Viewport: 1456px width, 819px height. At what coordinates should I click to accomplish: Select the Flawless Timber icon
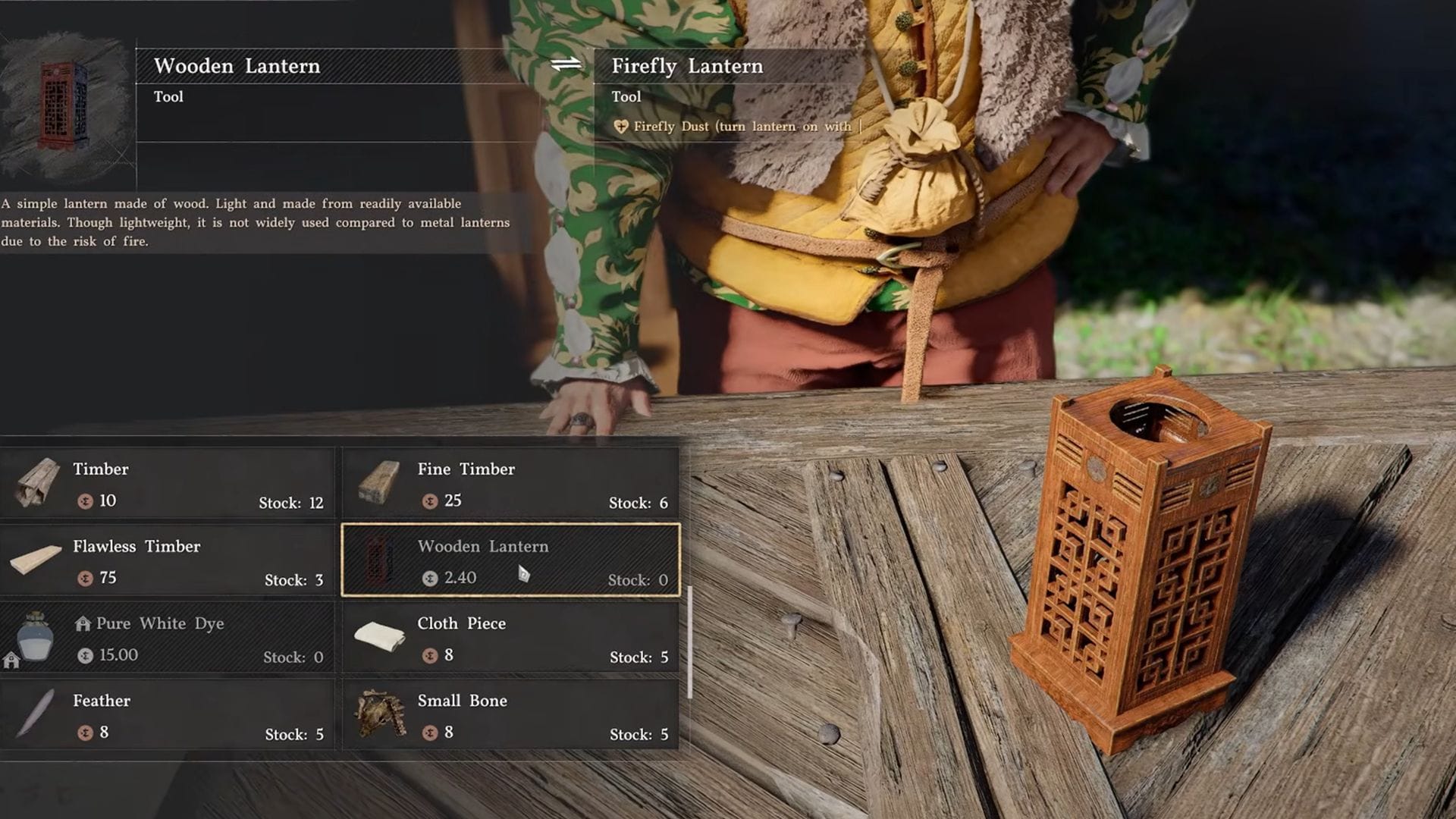(34, 560)
